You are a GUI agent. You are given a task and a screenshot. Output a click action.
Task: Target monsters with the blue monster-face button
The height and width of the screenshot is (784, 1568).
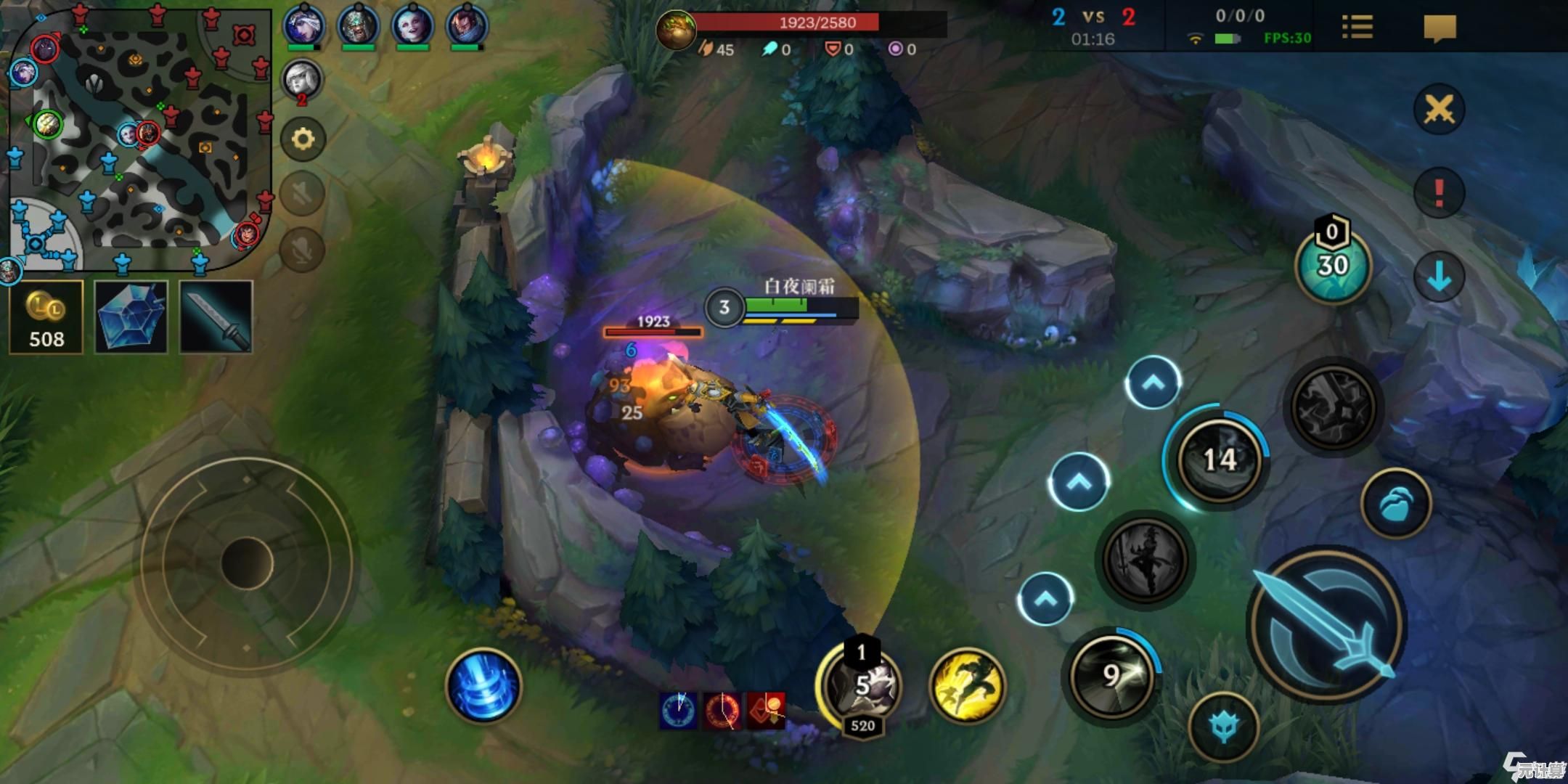[1224, 727]
